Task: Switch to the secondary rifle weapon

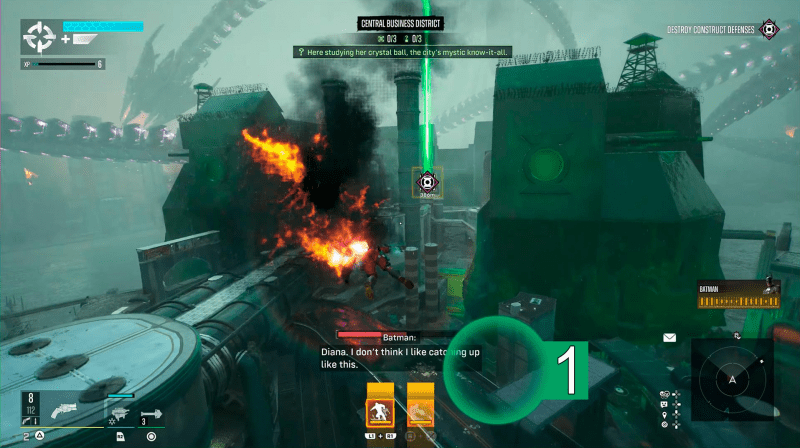Action: [x=119, y=412]
